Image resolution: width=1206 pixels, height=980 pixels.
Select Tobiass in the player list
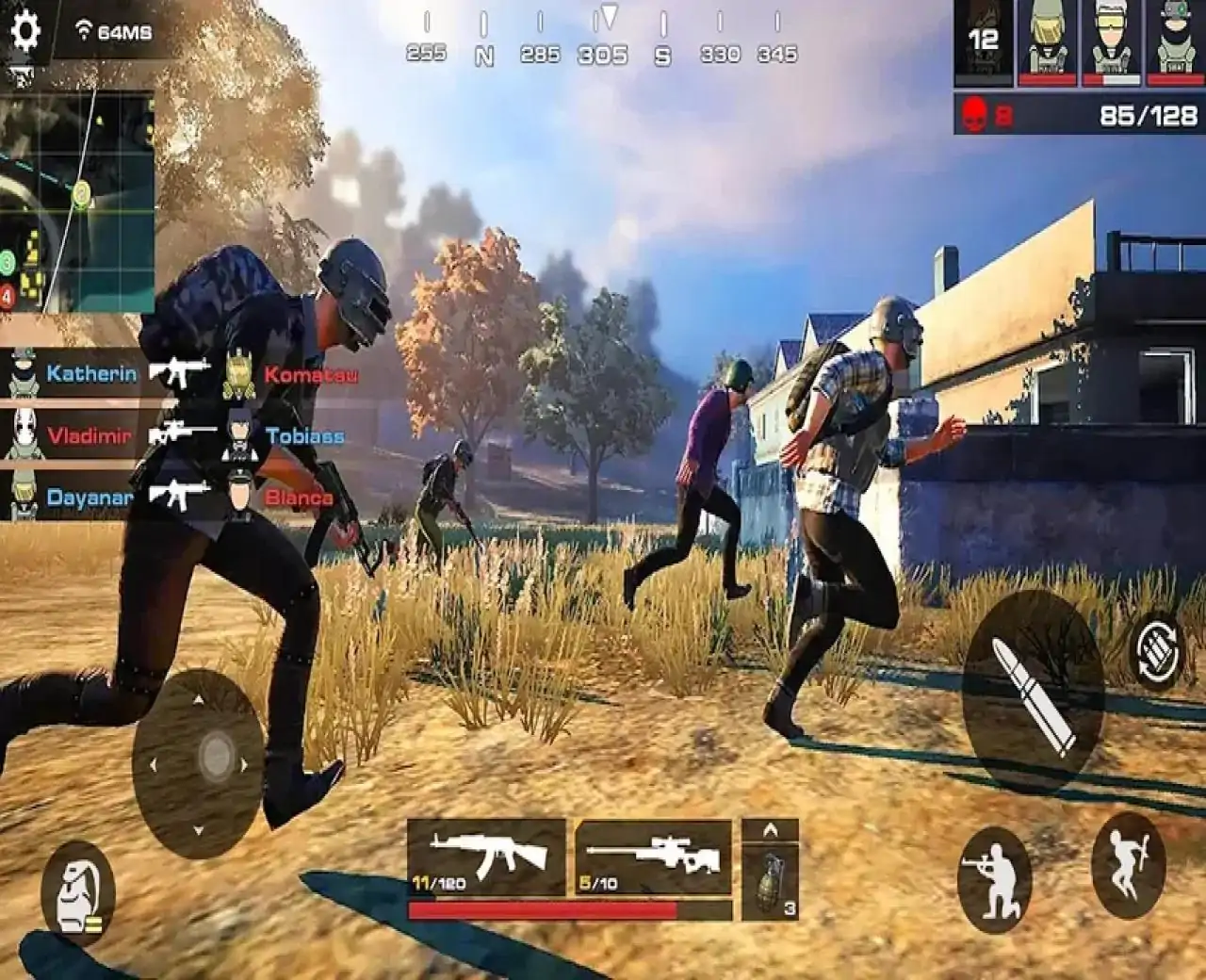click(308, 436)
